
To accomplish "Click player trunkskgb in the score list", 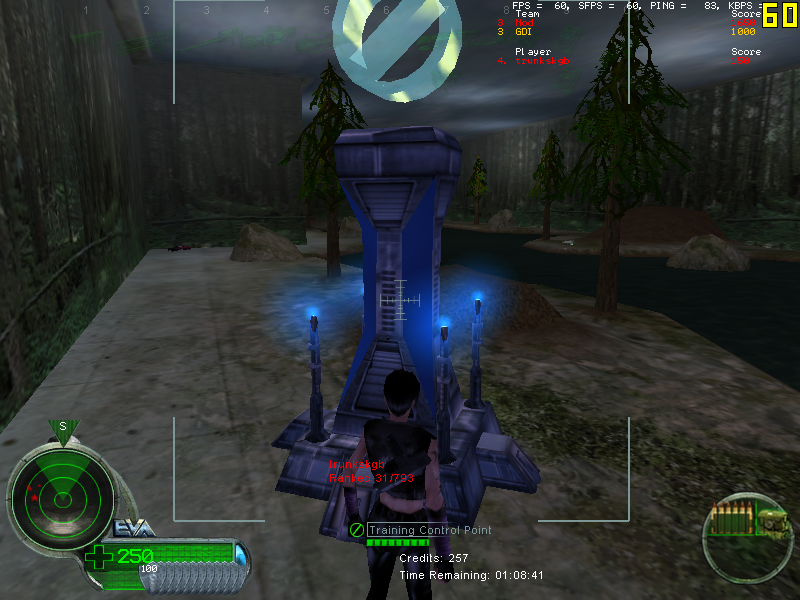I will click(x=540, y=61).
